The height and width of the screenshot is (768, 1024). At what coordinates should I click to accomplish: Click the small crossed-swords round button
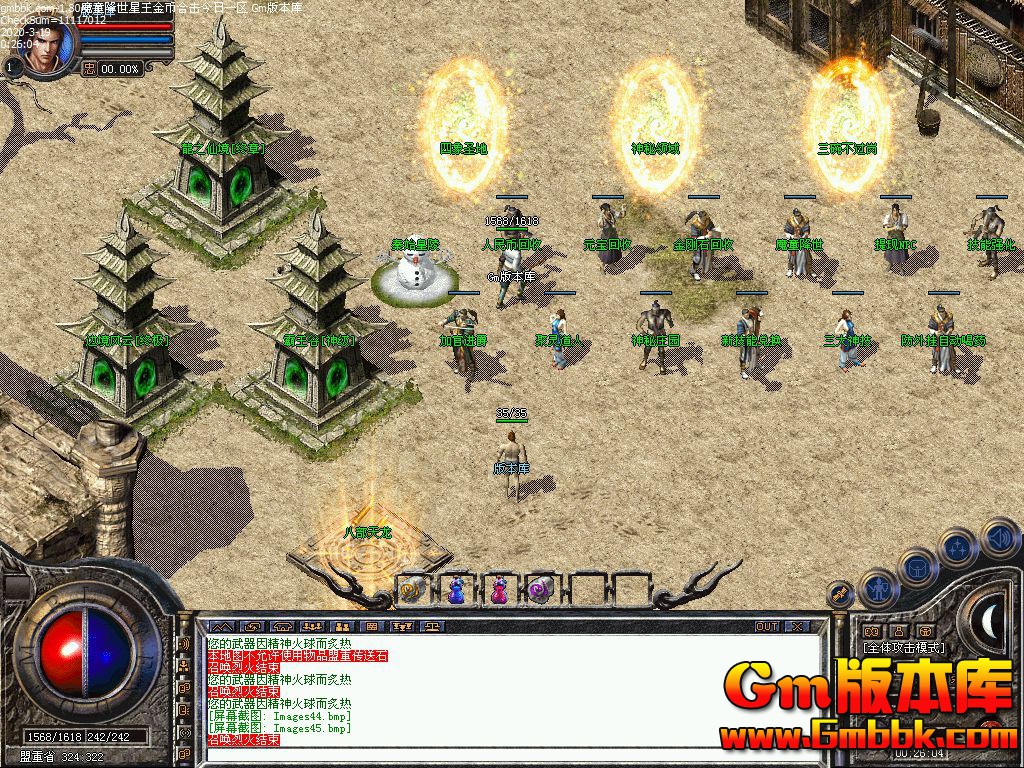(x=842, y=596)
